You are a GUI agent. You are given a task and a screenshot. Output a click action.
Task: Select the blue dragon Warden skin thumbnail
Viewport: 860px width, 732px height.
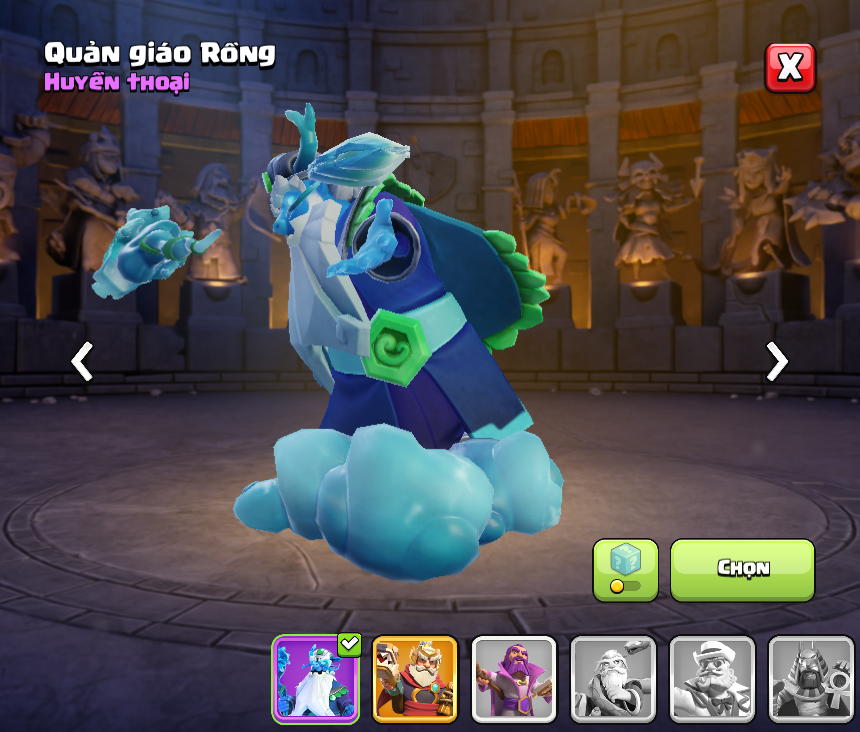pos(317,679)
